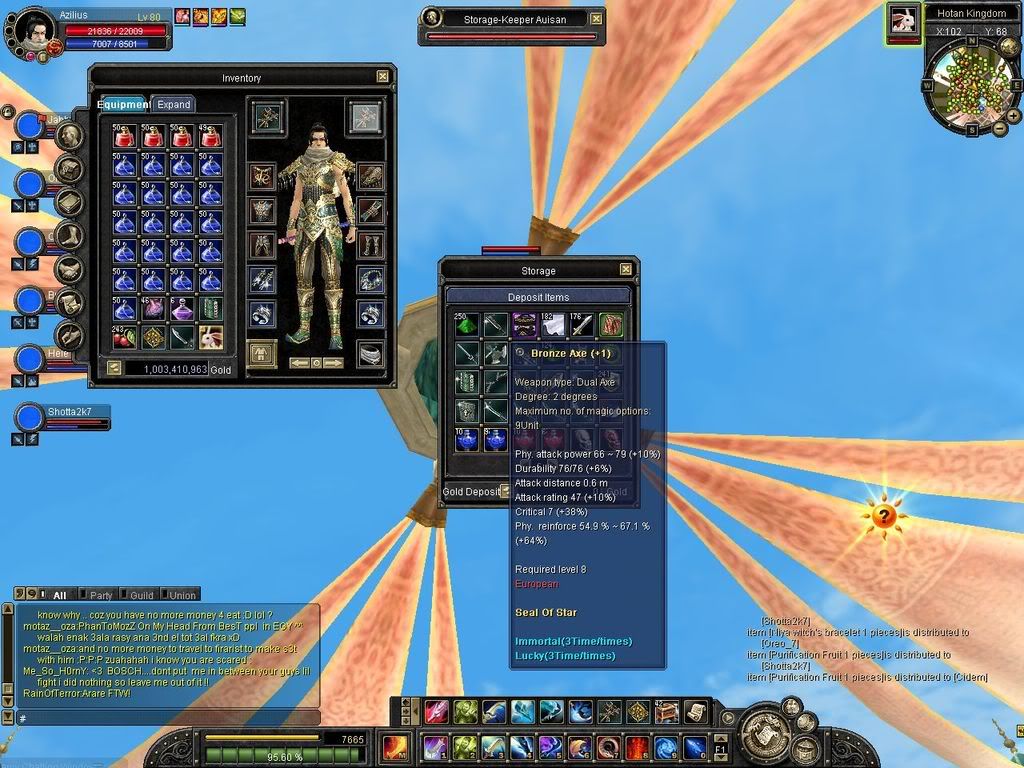Screen dimensions: 1024x768
Task: Click the yellow question mark help sun
Action: tap(884, 516)
